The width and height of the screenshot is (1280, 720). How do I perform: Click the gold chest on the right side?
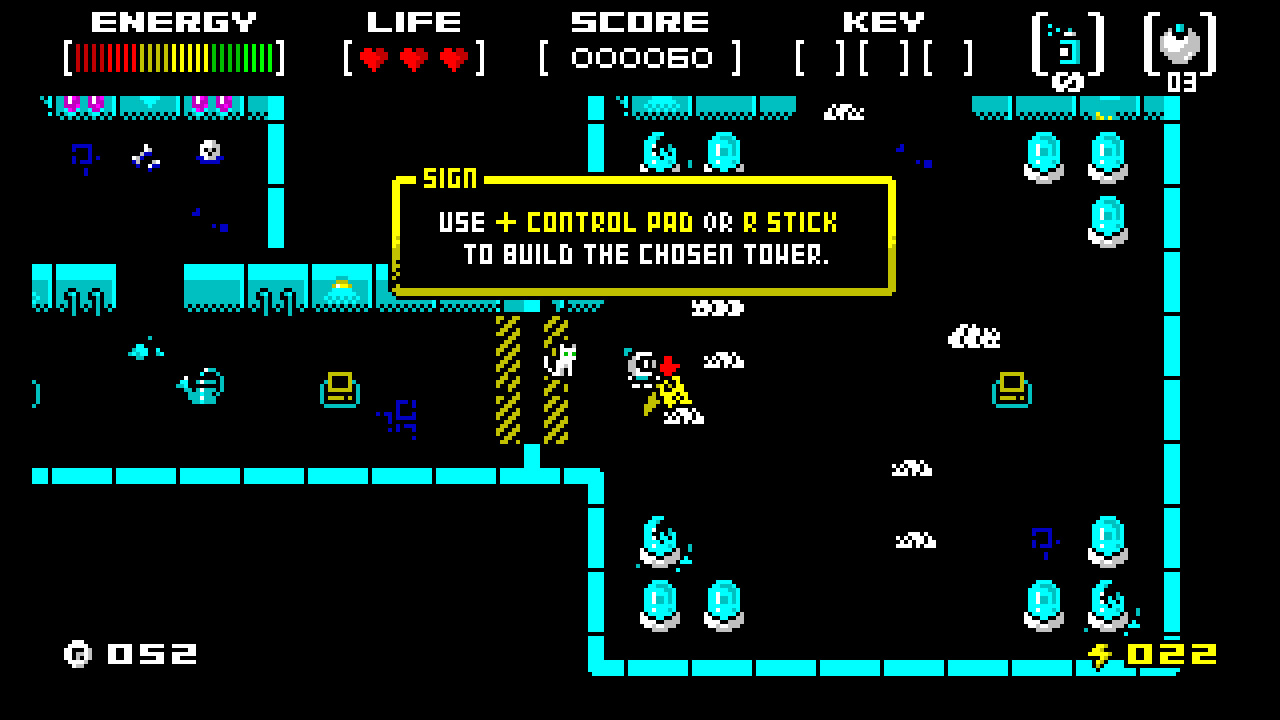click(x=1010, y=391)
